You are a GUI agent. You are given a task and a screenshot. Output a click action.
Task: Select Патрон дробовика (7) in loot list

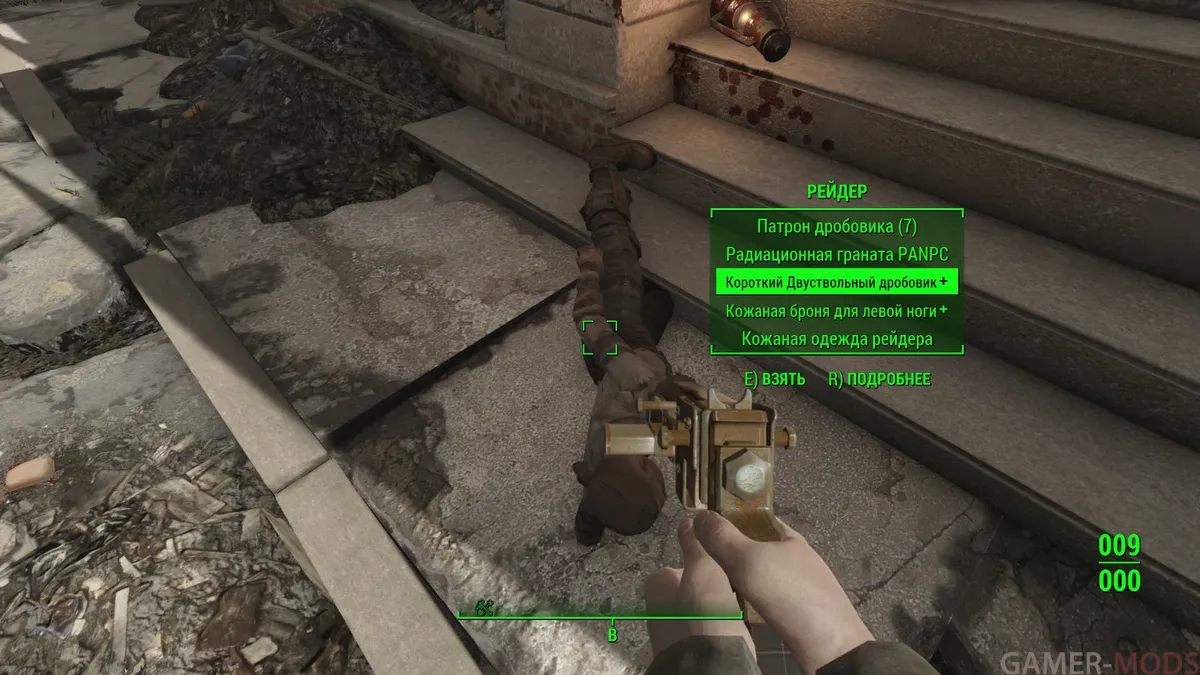[x=836, y=225]
